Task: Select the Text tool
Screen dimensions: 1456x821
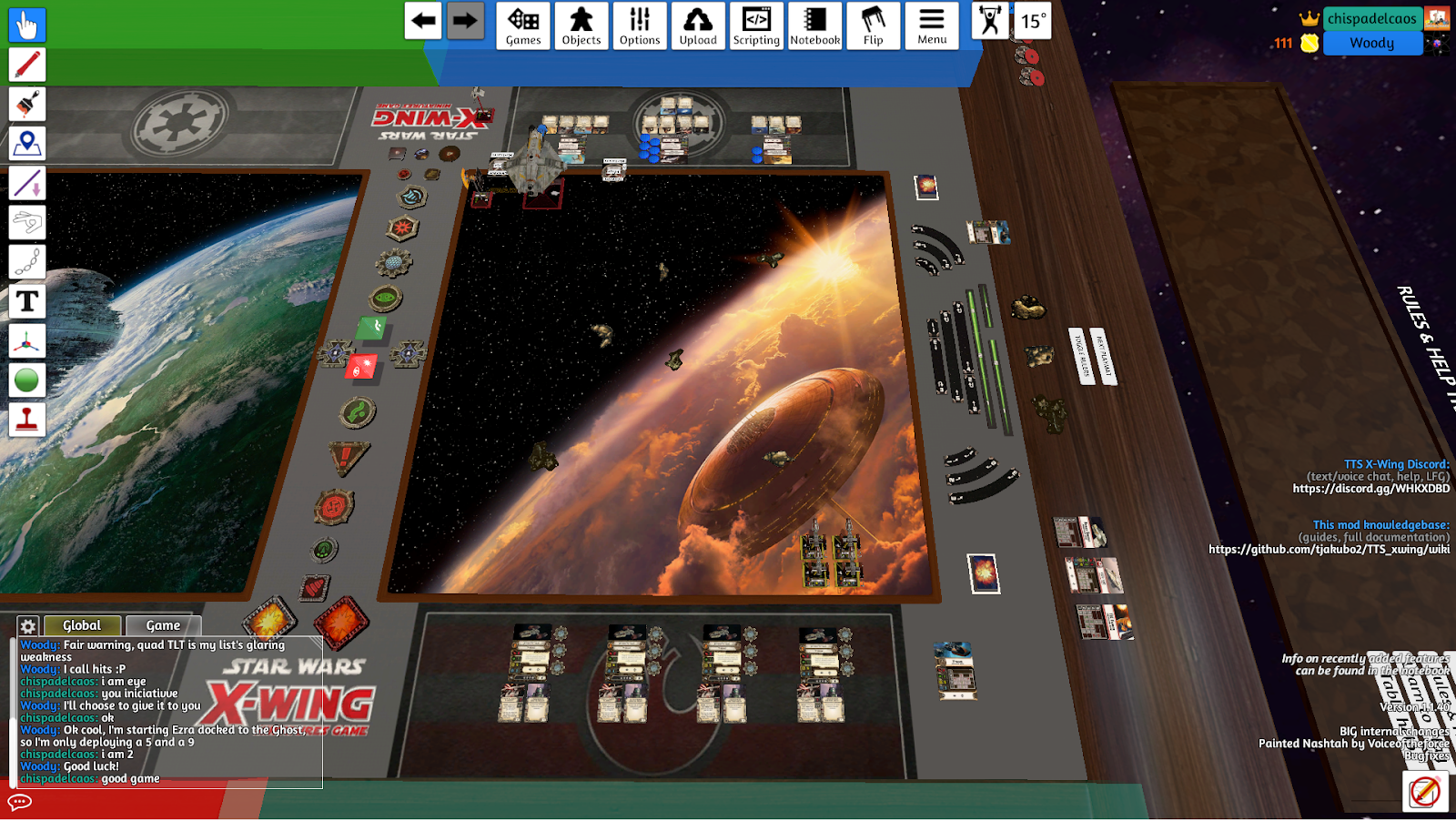Action: click(x=26, y=301)
